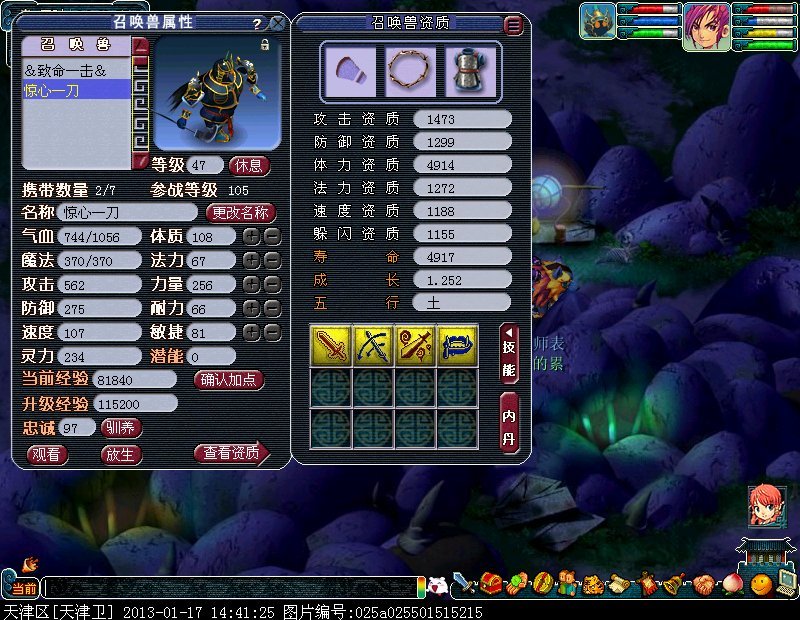Click 更改名称 to rename the pet
This screenshot has height=620, width=800.
(x=240, y=212)
